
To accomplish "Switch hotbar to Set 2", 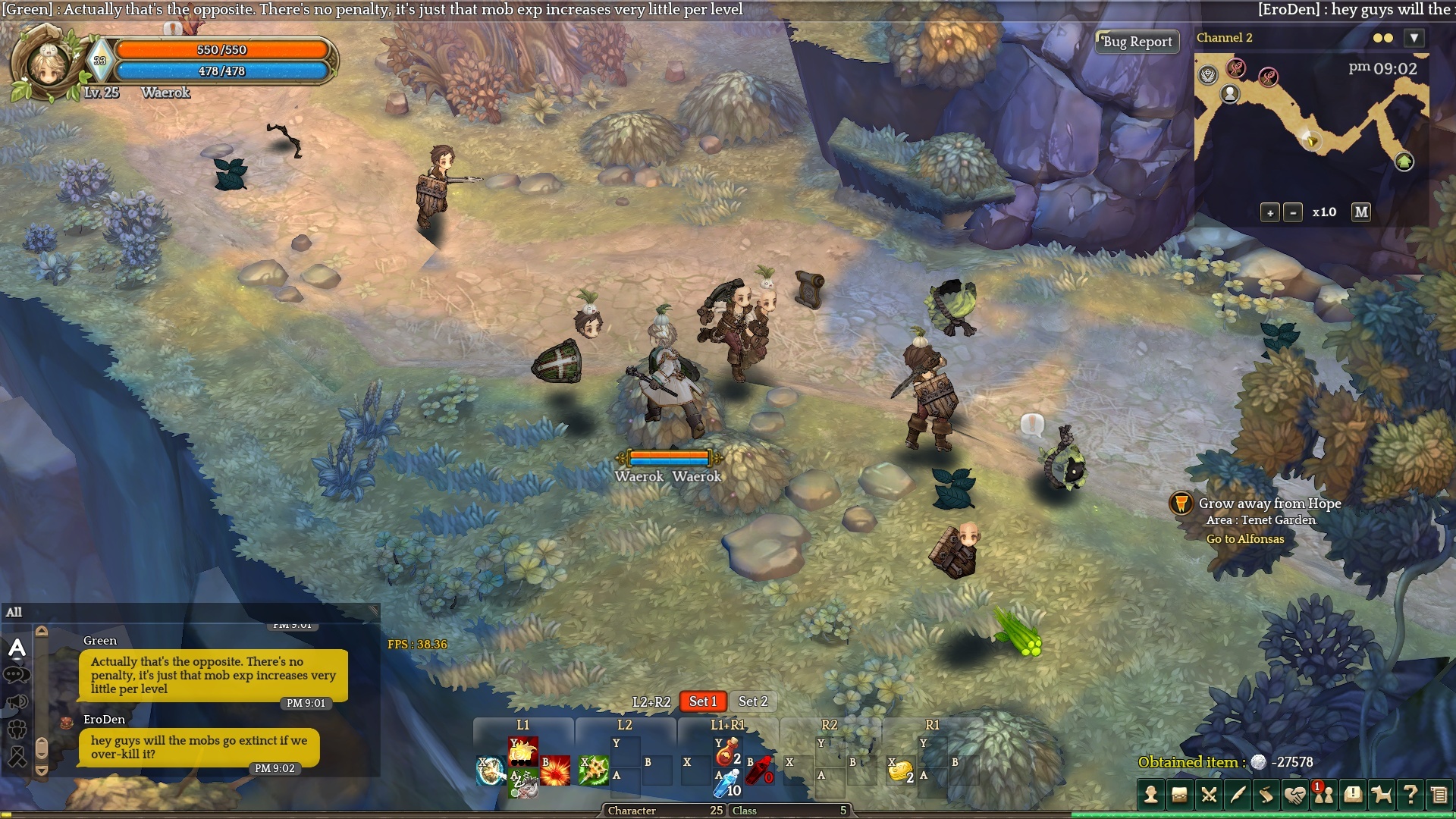I will coord(753,702).
